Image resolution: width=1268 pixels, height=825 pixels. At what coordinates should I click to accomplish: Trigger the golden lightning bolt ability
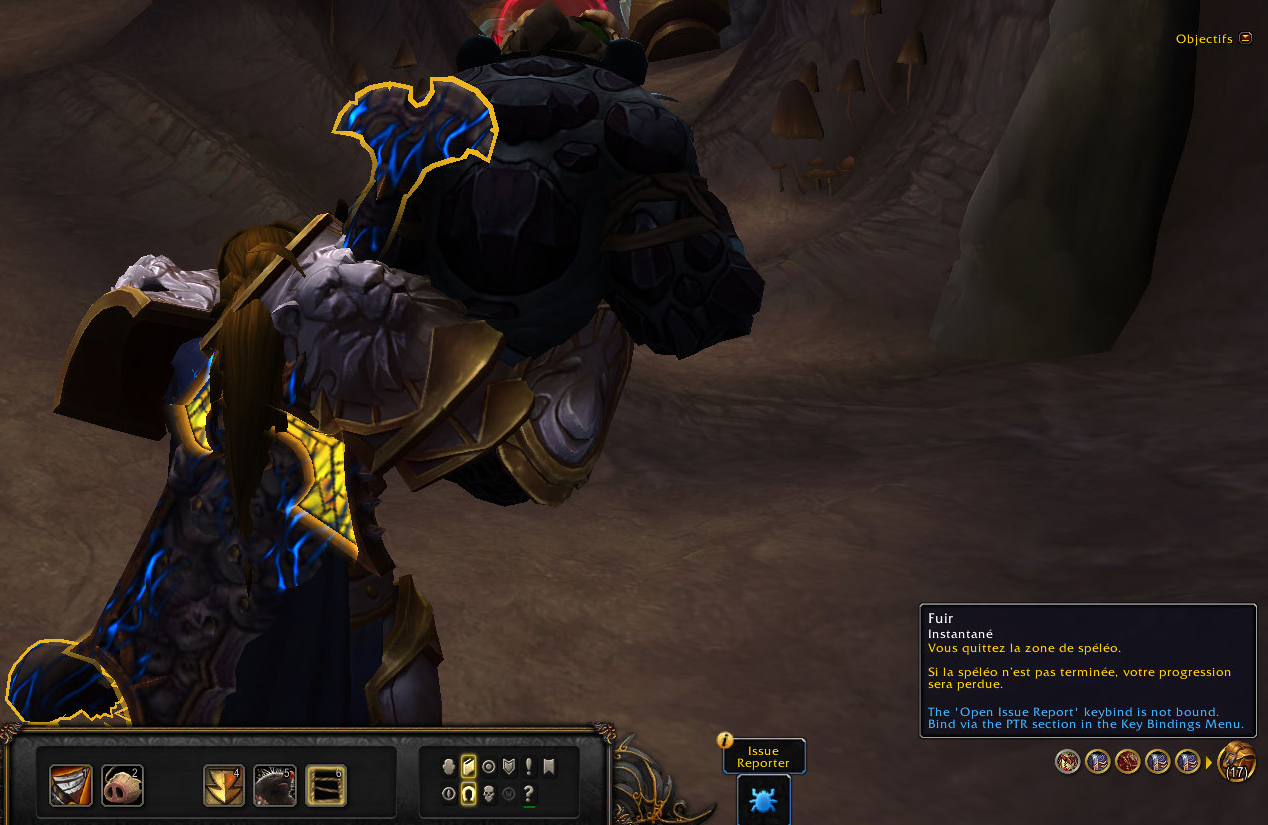point(224,786)
